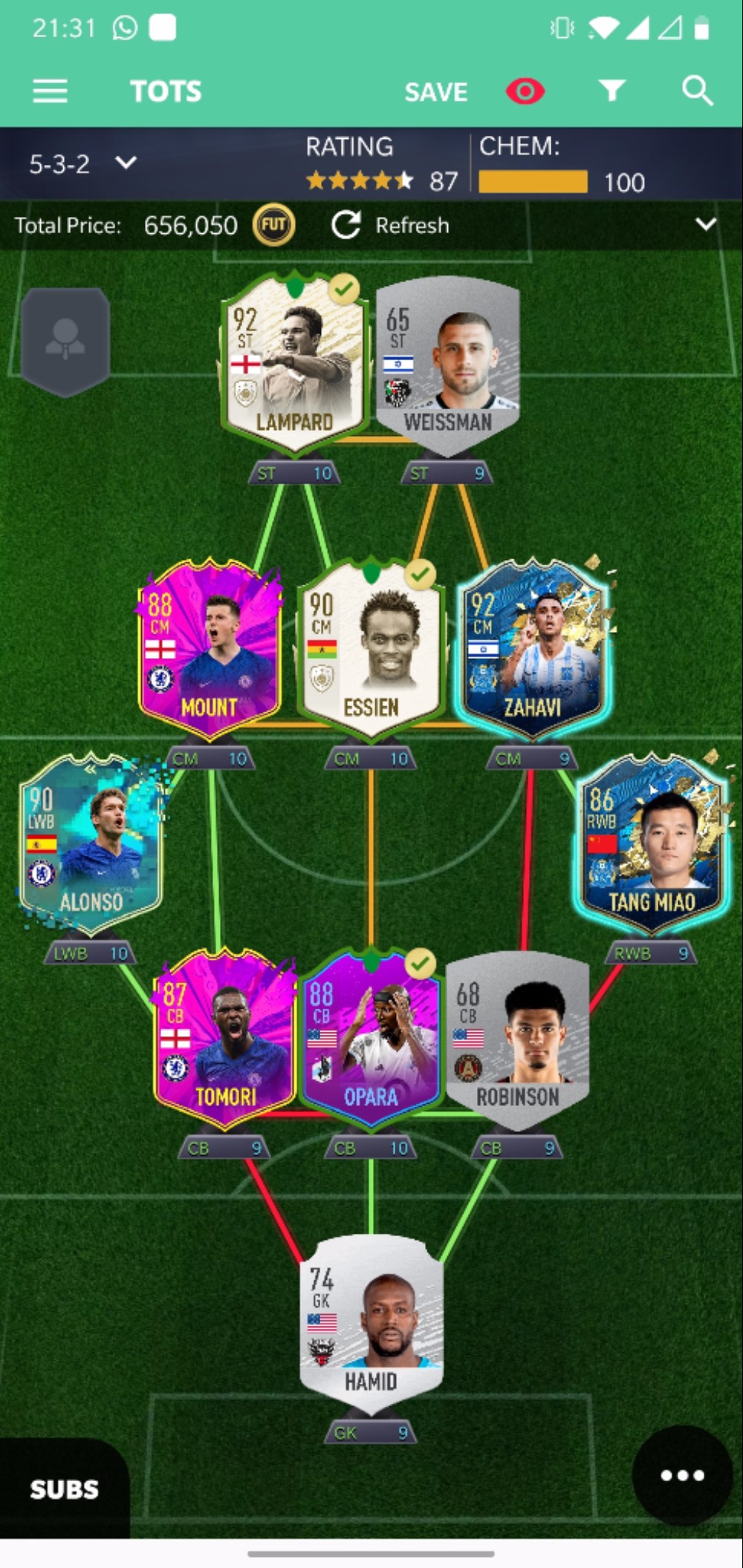Image resolution: width=743 pixels, height=1568 pixels.
Task: Refresh the total price
Action: [x=391, y=225]
